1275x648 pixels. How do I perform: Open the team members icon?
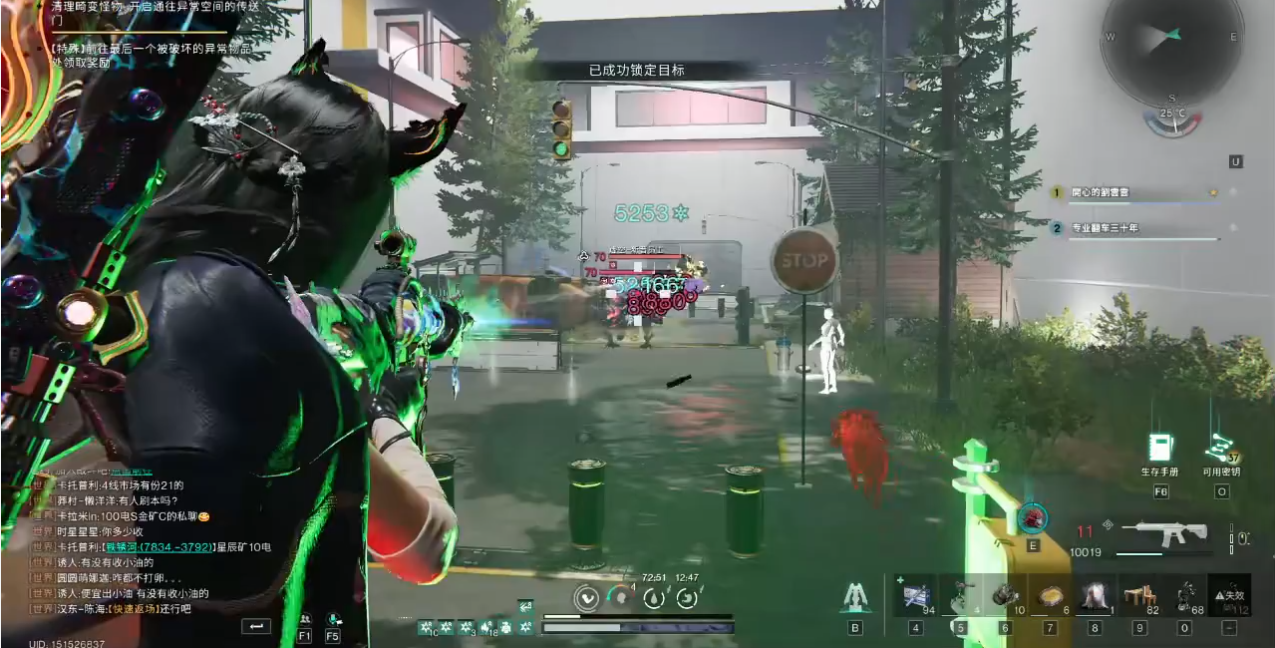click(305, 621)
